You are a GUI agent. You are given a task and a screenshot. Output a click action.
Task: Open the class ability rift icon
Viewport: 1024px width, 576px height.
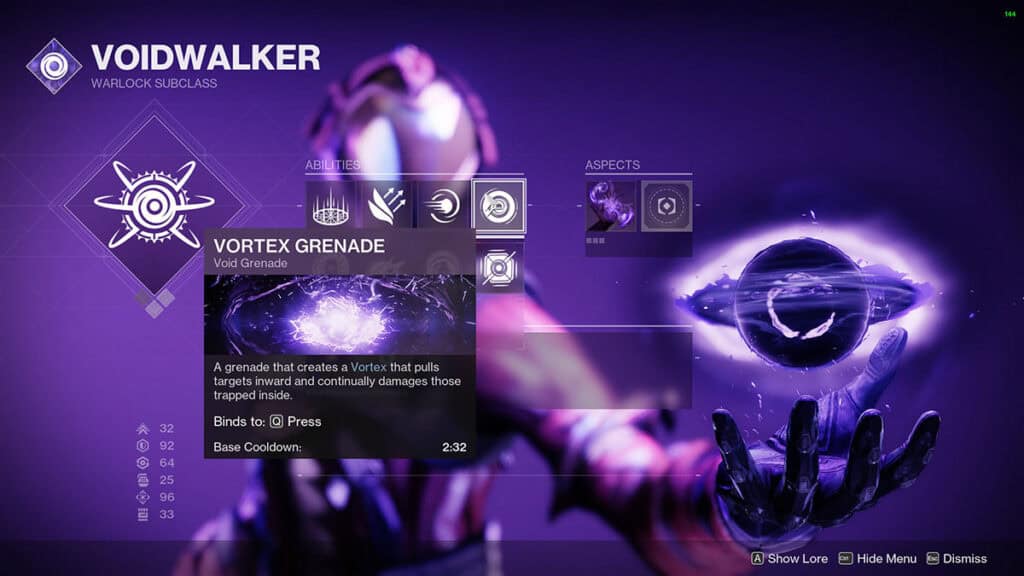coord(330,205)
